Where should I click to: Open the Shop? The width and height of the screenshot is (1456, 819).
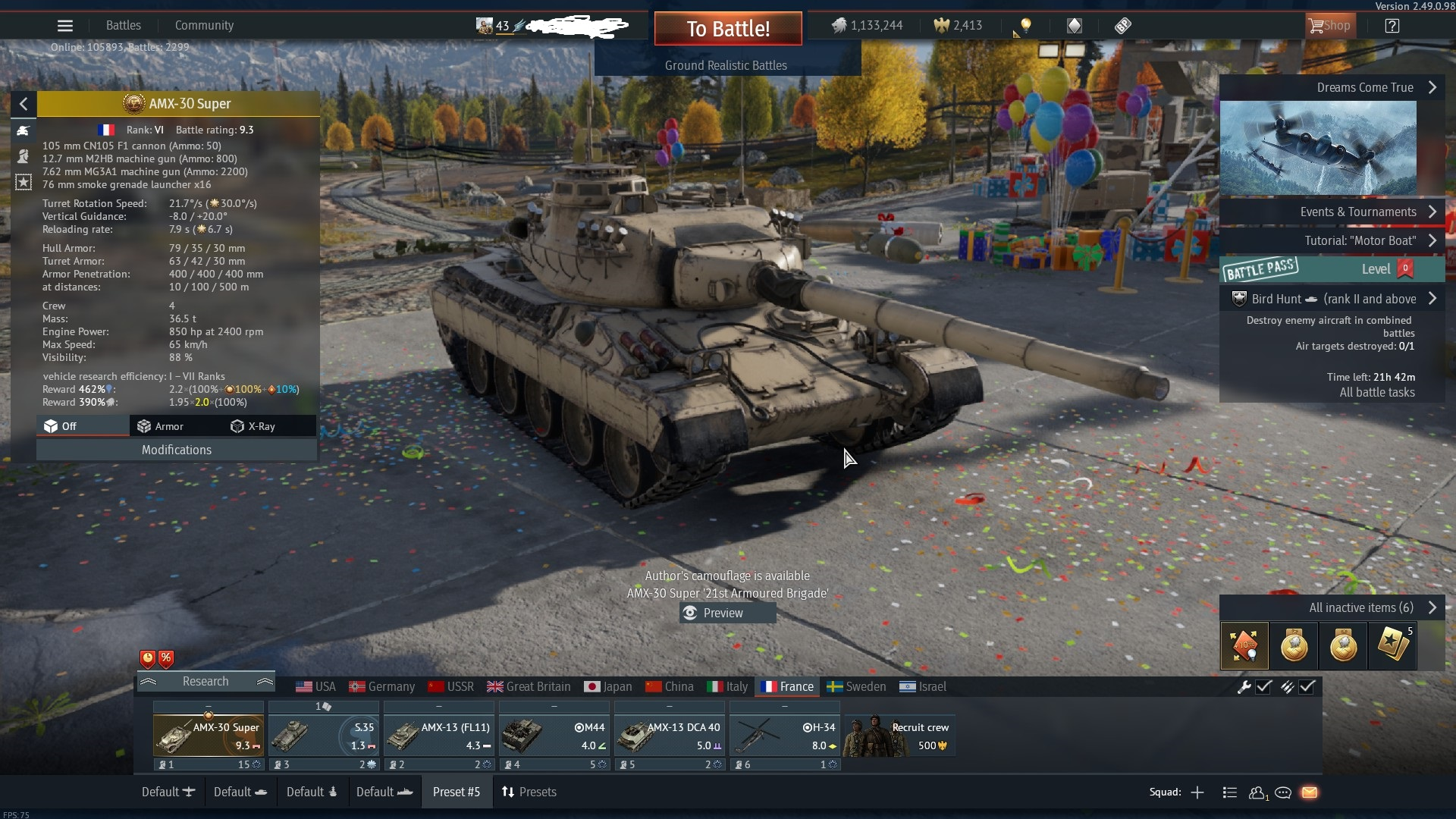(x=1329, y=26)
